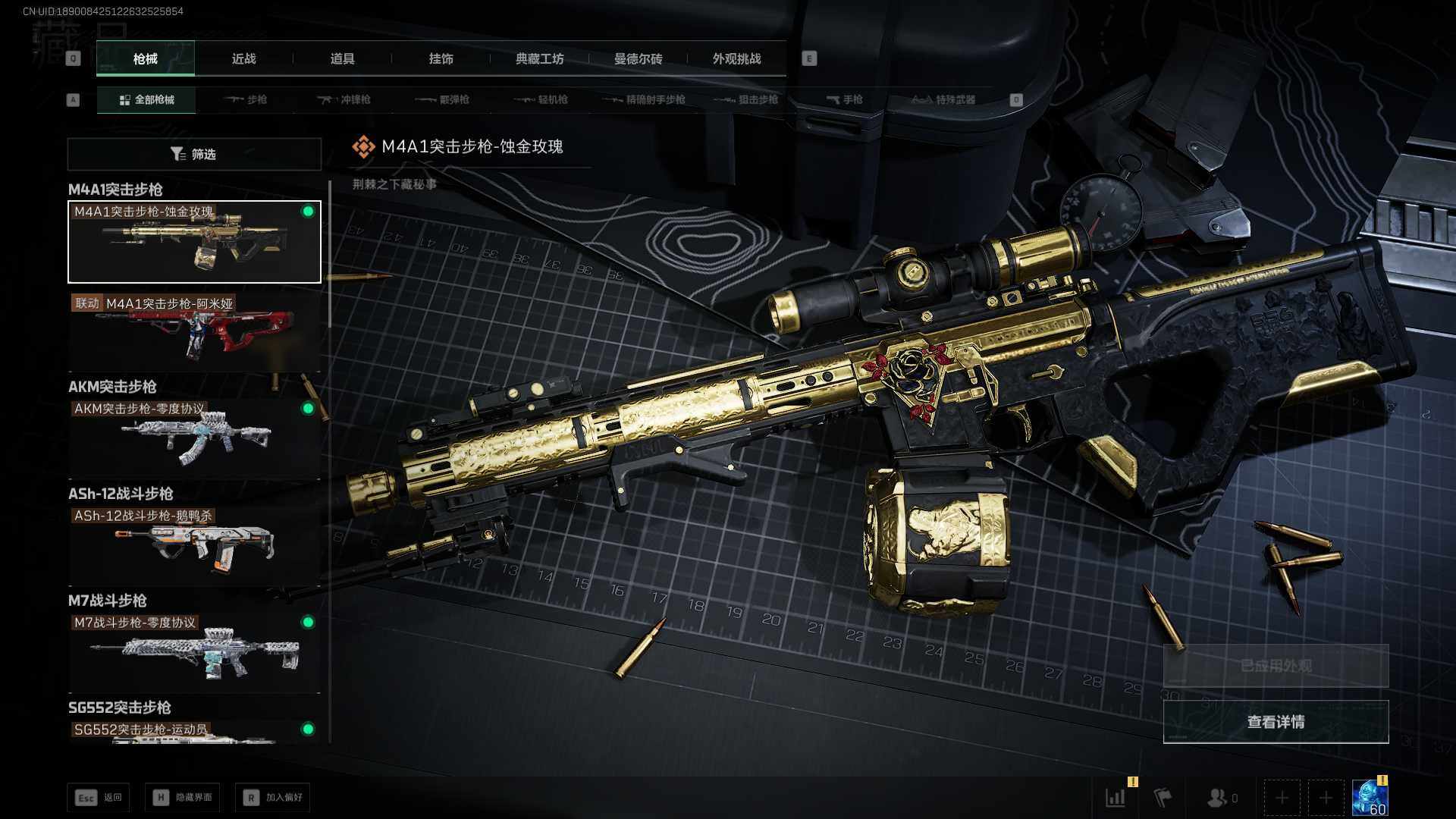This screenshot has width=1456, height=819.
Task: Select the M4A1 阿米娅 collab skin
Action: click(x=194, y=331)
